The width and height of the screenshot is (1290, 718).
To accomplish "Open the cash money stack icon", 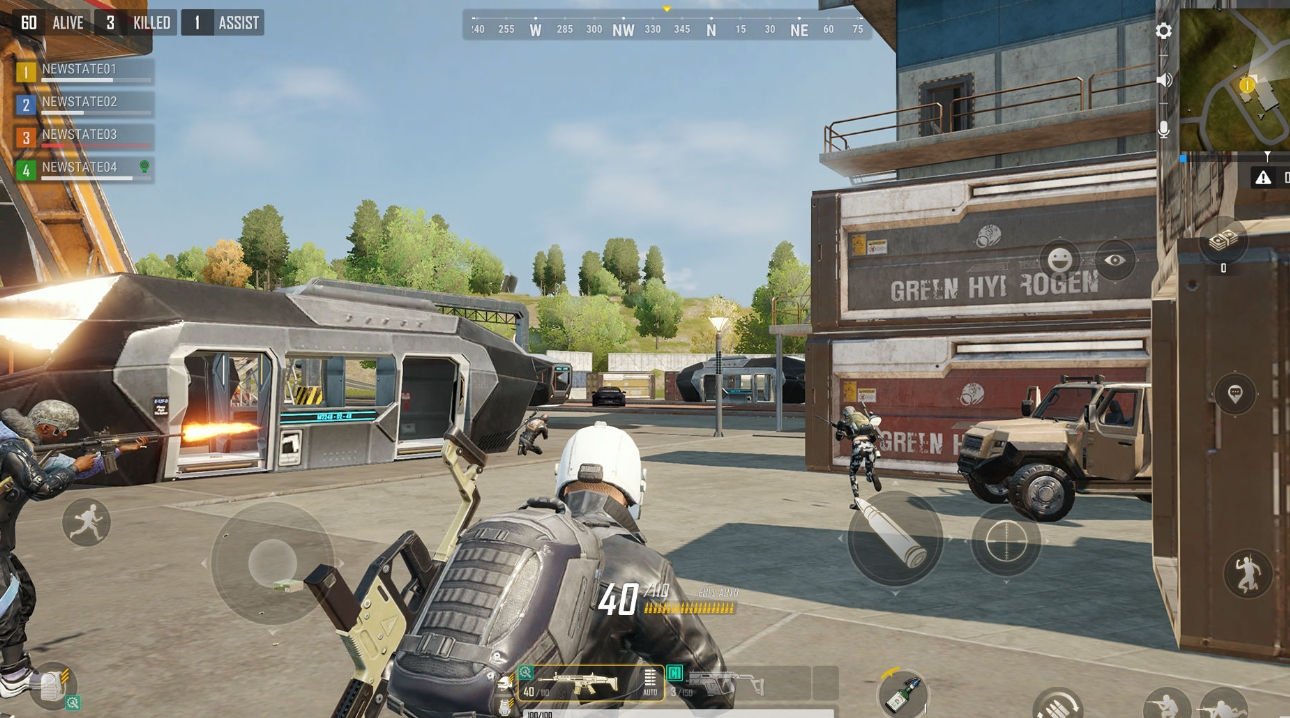I will [x=1223, y=241].
